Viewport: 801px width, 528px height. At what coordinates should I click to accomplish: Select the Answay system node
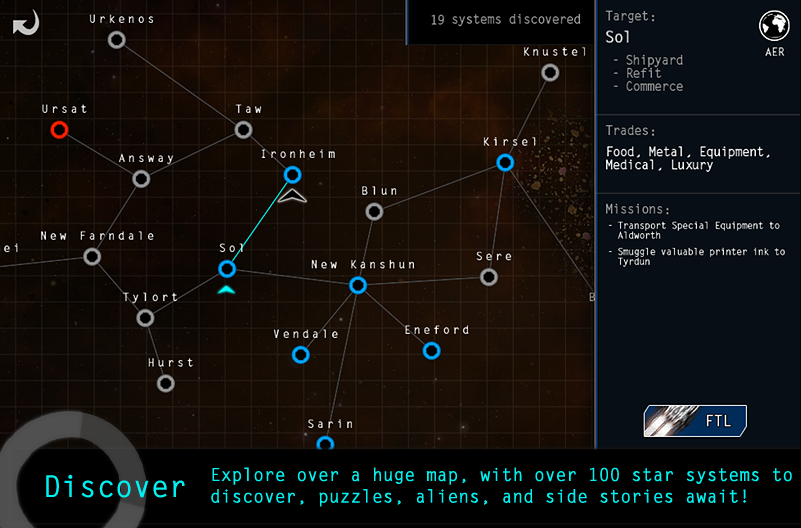click(x=141, y=179)
